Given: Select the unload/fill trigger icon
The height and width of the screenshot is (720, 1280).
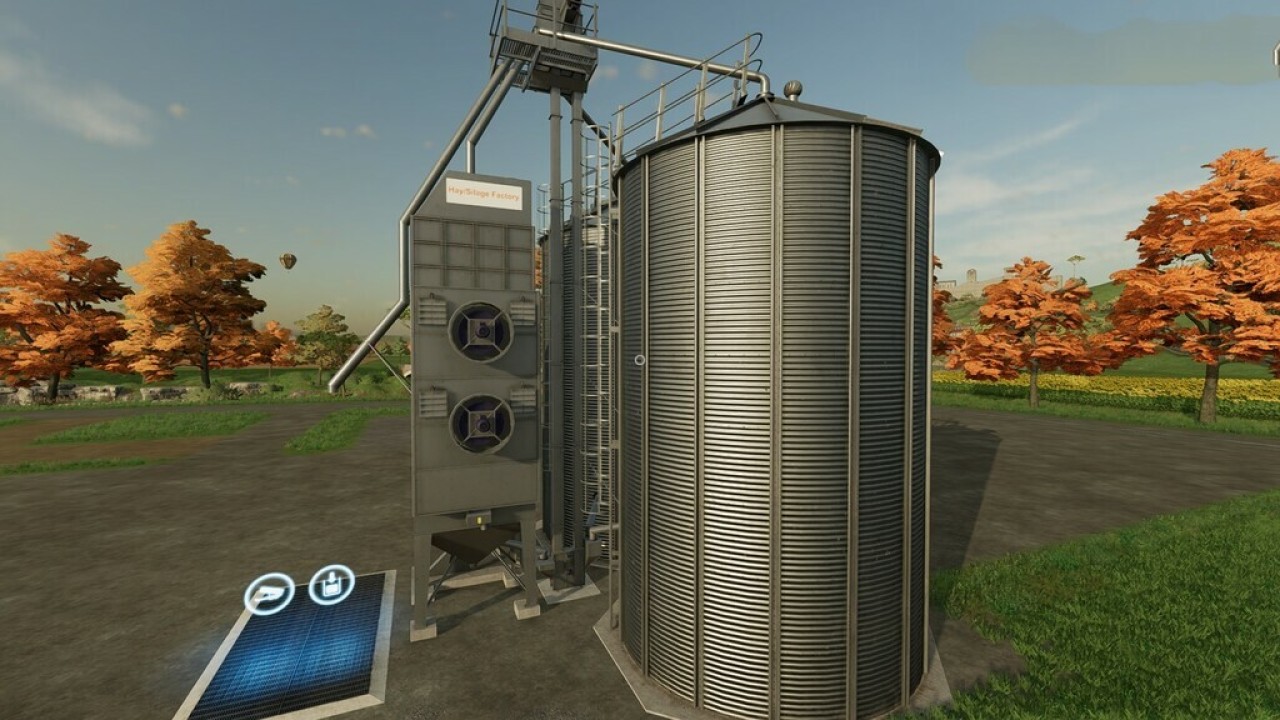Looking at the screenshot, I should point(331,585).
